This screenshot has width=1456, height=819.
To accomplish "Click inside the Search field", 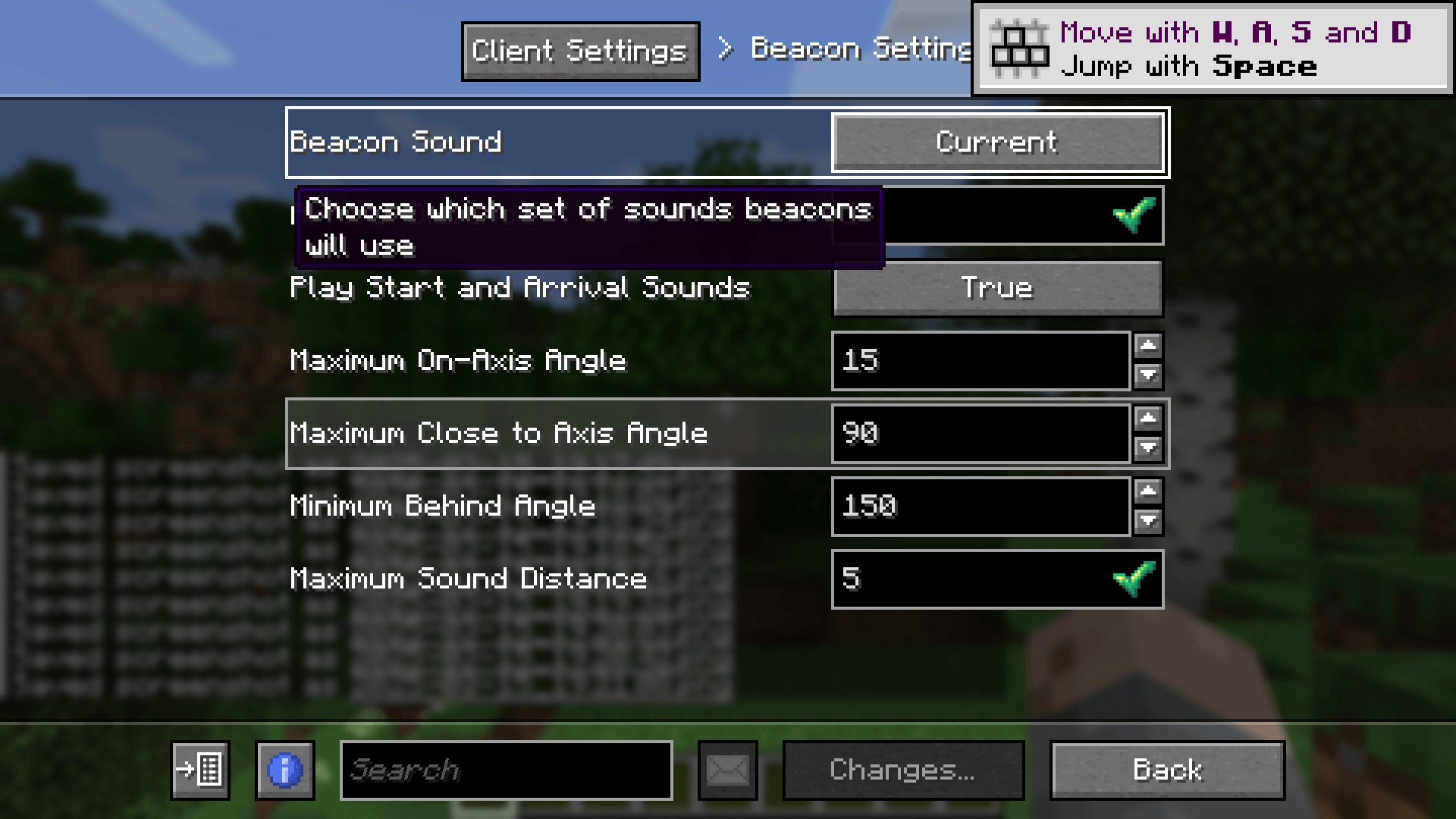I will 507,770.
